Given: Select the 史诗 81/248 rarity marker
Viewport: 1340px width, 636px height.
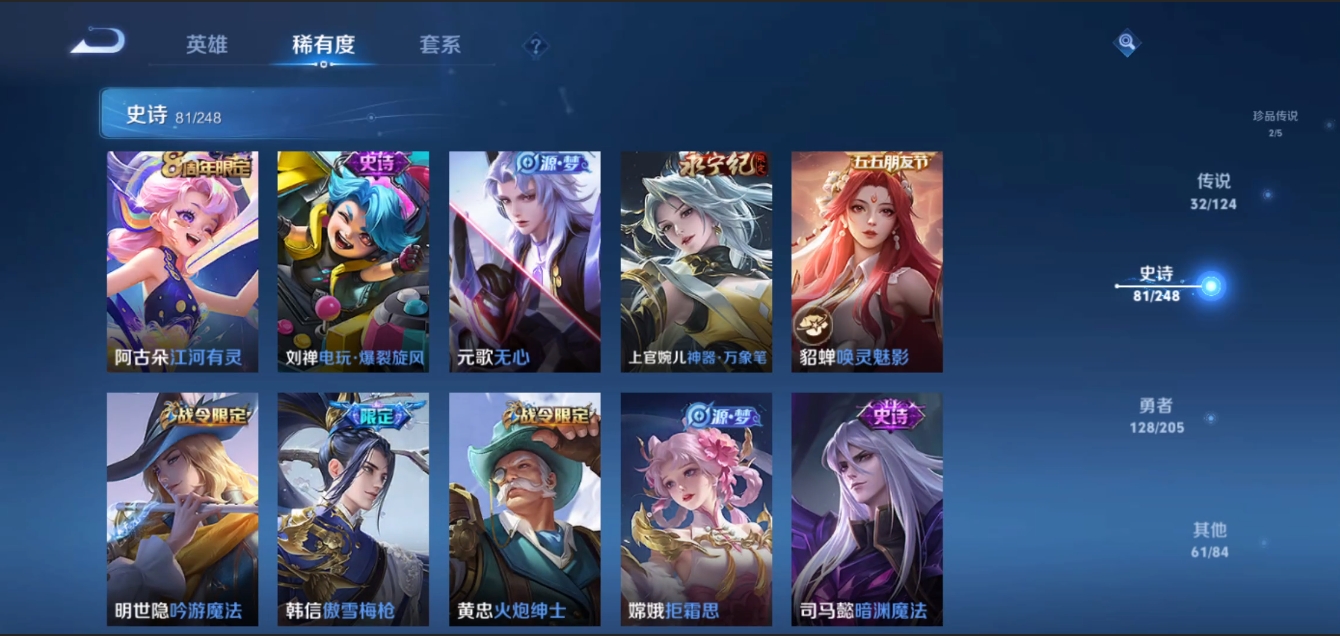Looking at the screenshot, I should click(x=1157, y=284).
